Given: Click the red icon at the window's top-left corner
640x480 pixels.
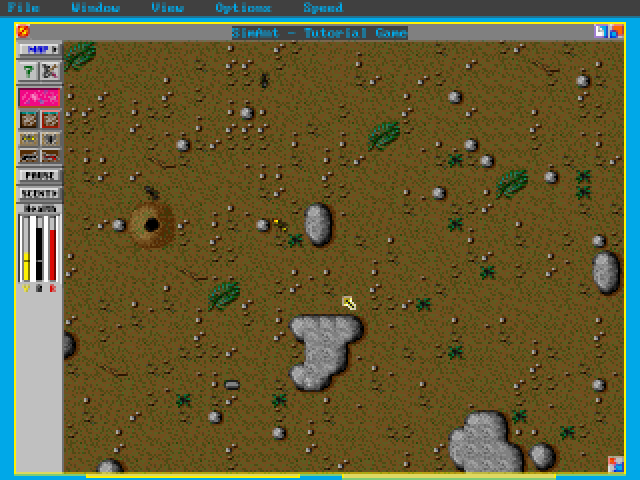Looking at the screenshot, I should (x=23, y=31).
